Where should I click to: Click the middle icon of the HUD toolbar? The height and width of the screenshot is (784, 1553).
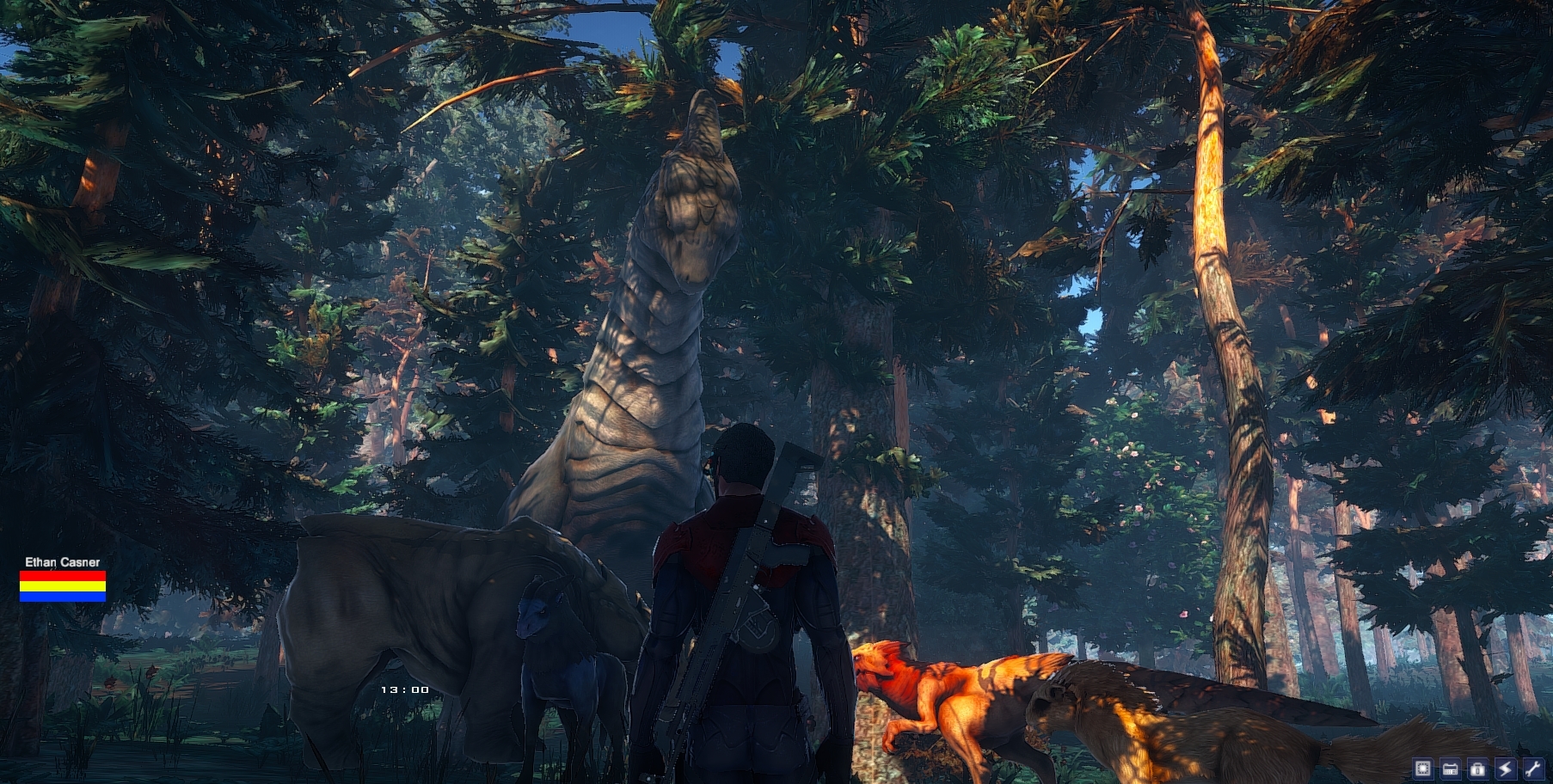tap(1477, 769)
